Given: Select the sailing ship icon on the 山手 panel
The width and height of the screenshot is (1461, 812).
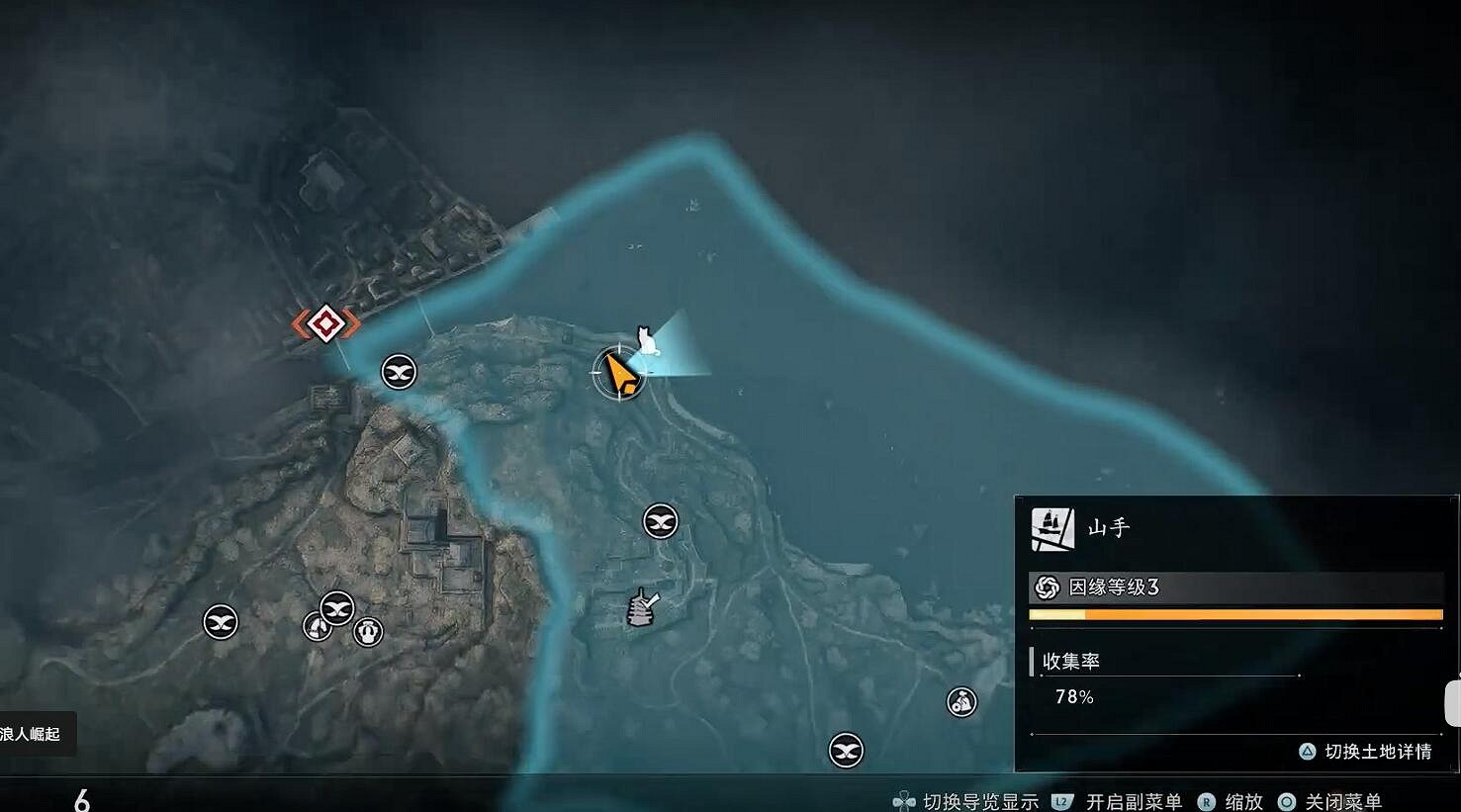Looking at the screenshot, I should [1053, 527].
